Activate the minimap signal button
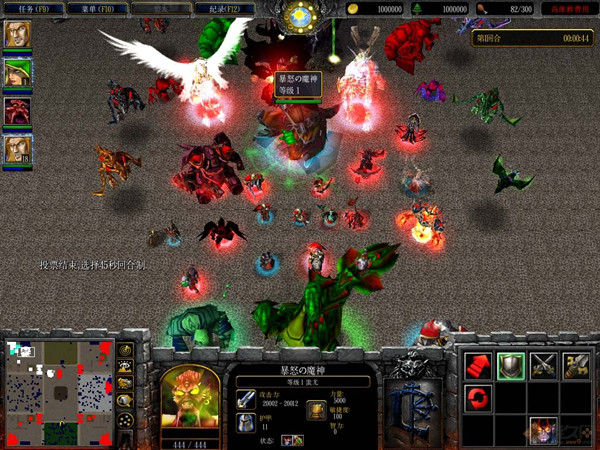Screen dimensions: 600x450 coord(126,350)
